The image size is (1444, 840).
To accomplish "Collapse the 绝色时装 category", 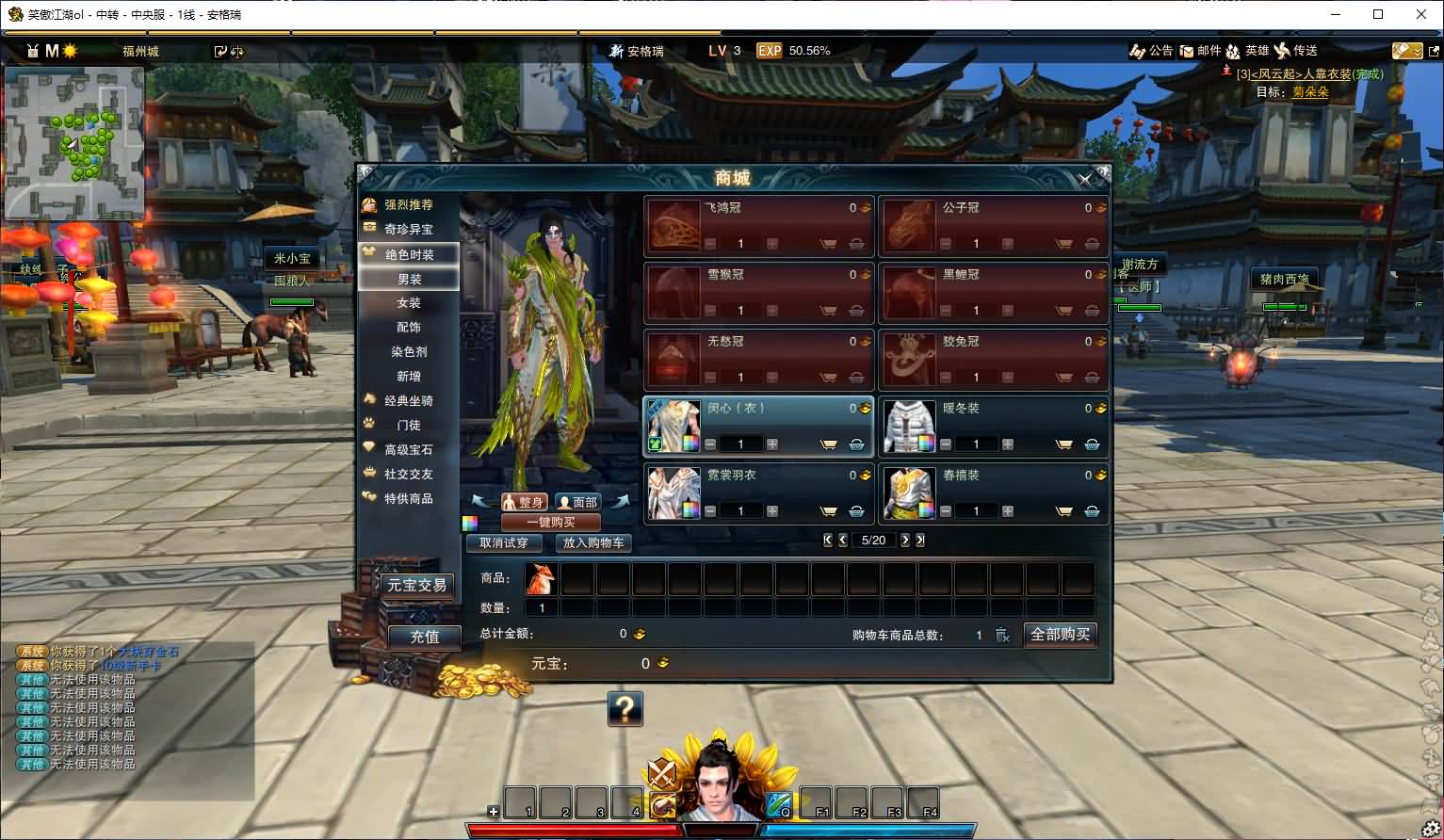I will (407, 253).
